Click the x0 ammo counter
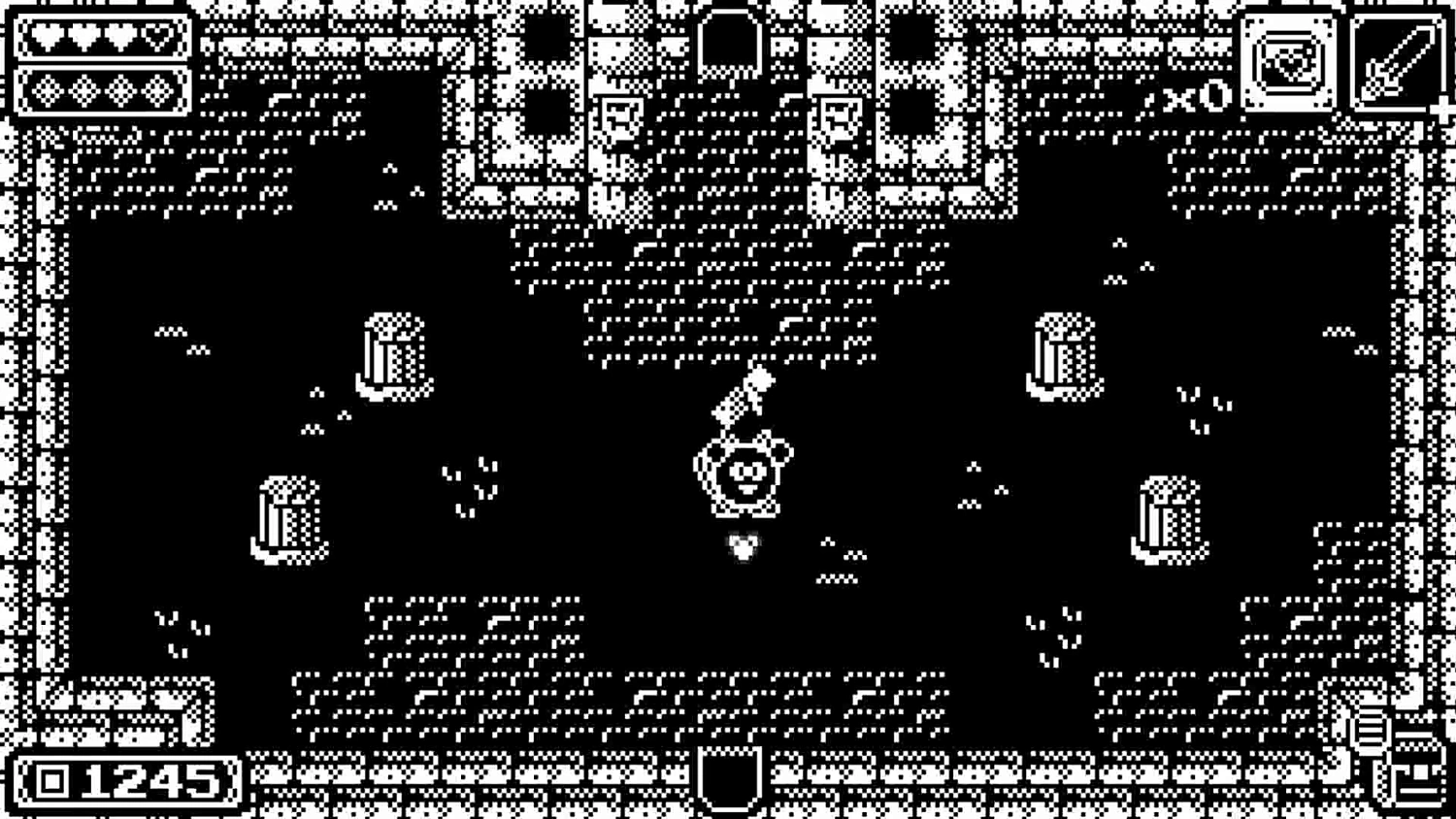 (1199, 96)
